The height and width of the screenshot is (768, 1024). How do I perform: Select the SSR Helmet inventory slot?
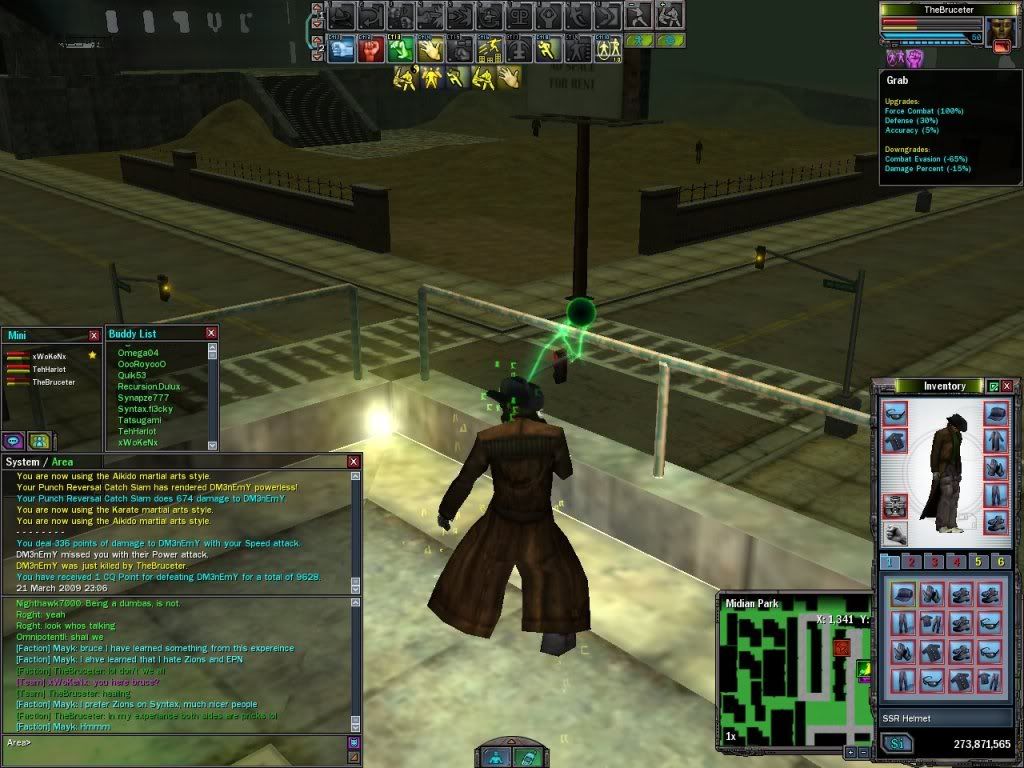[x=904, y=594]
